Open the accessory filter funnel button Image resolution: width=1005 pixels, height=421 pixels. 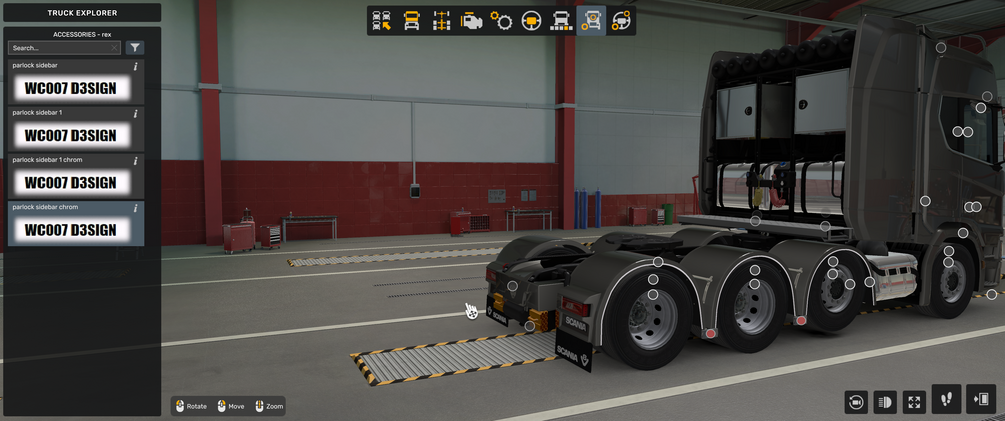[x=135, y=48]
